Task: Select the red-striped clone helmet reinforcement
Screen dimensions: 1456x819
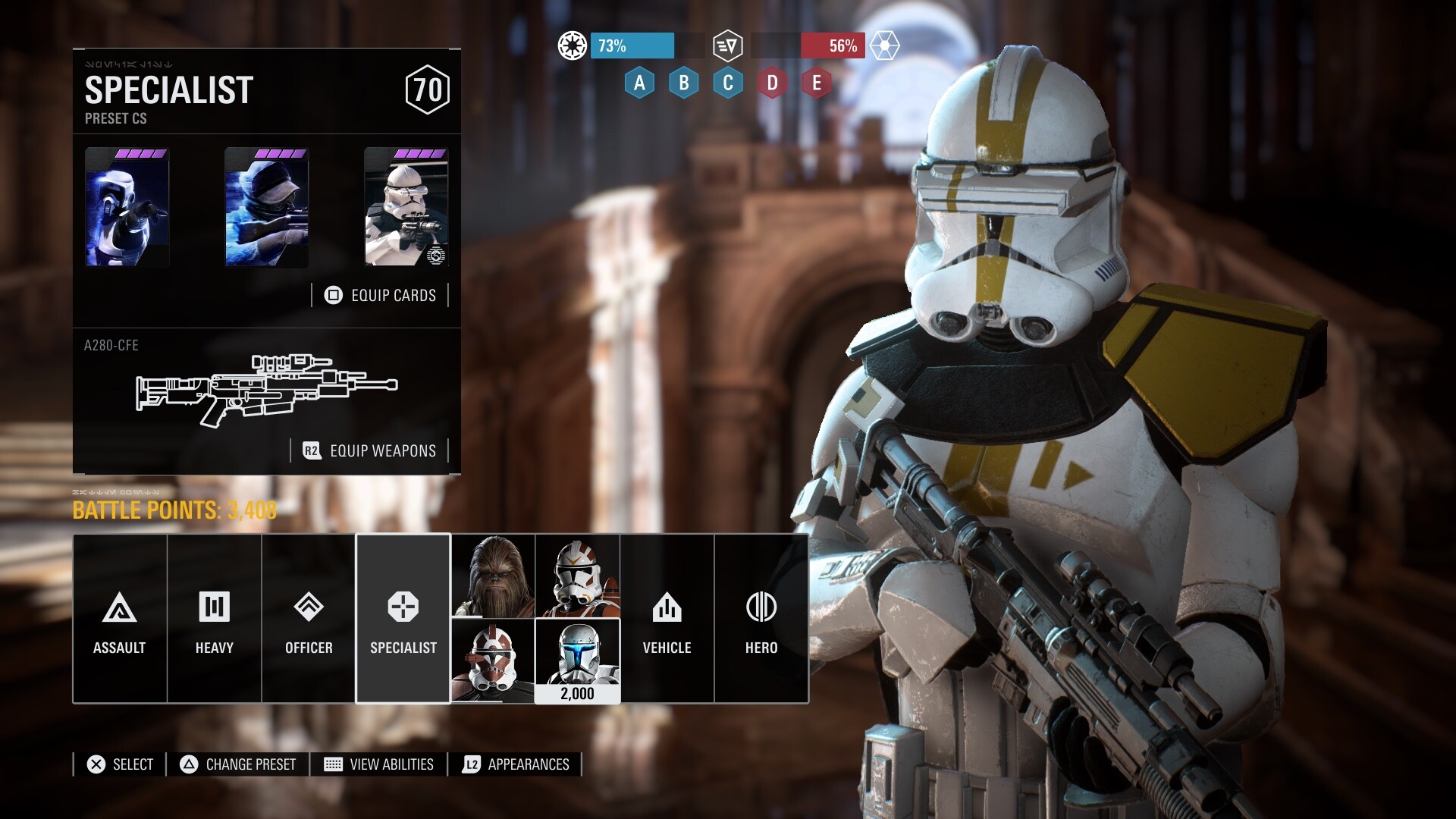Action: click(493, 661)
